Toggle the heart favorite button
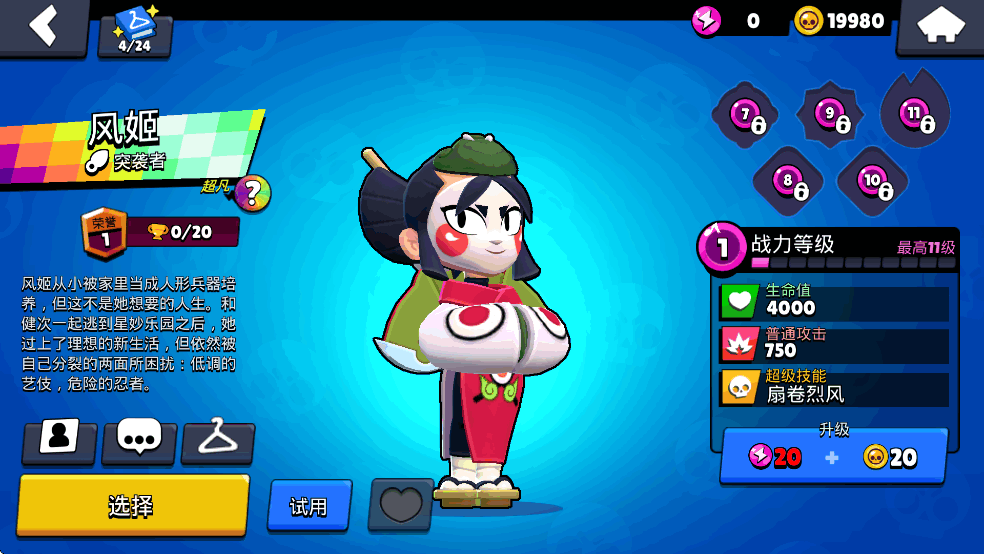This screenshot has width=984, height=554. pyautogui.click(x=401, y=504)
